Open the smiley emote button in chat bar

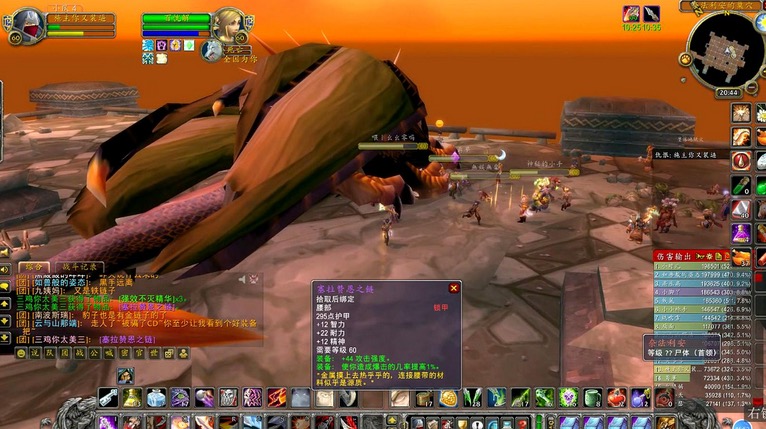pyautogui.click(x=21, y=353)
